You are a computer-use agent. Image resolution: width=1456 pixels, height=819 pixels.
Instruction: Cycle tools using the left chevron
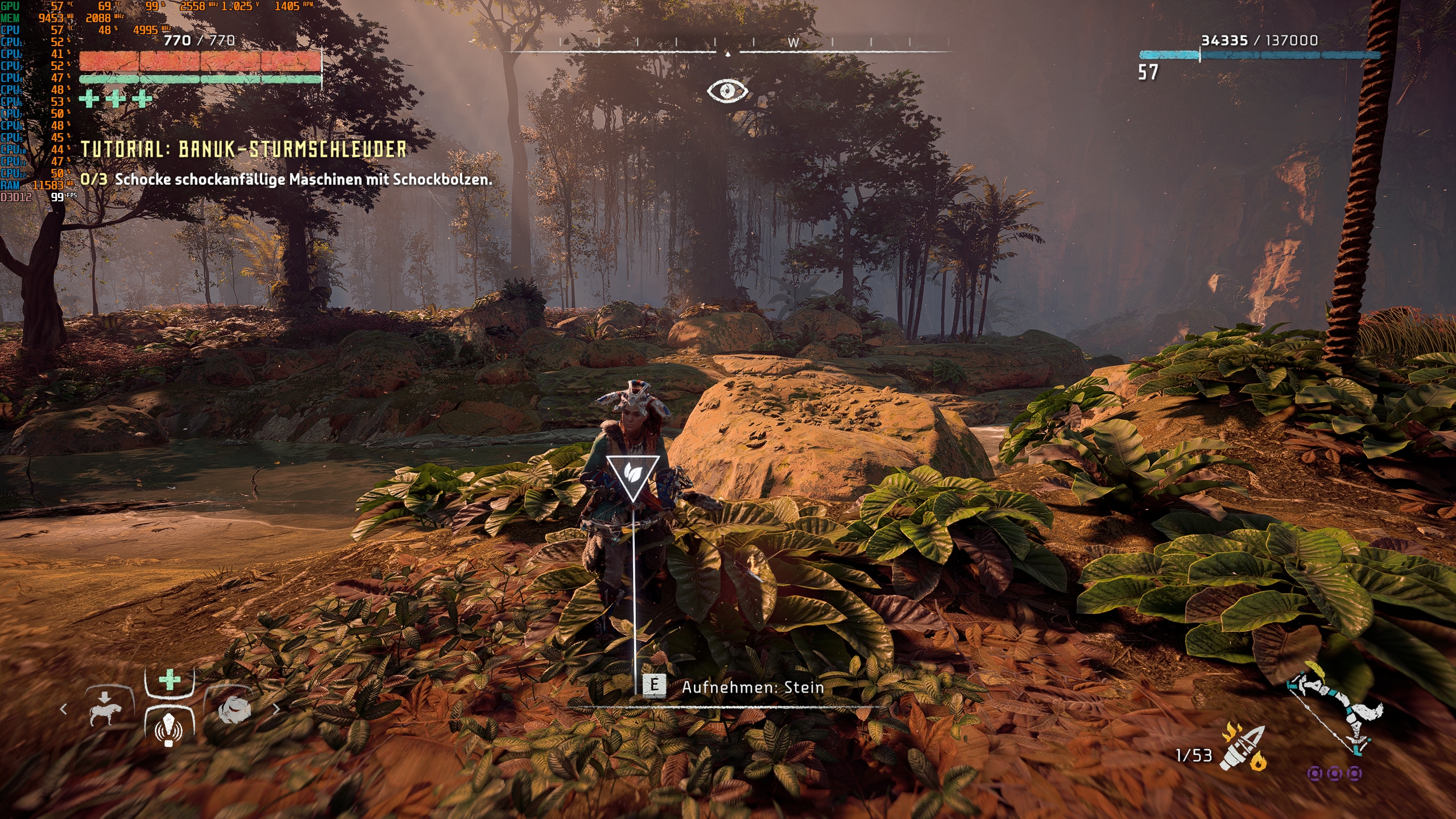[x=63, y=708]
